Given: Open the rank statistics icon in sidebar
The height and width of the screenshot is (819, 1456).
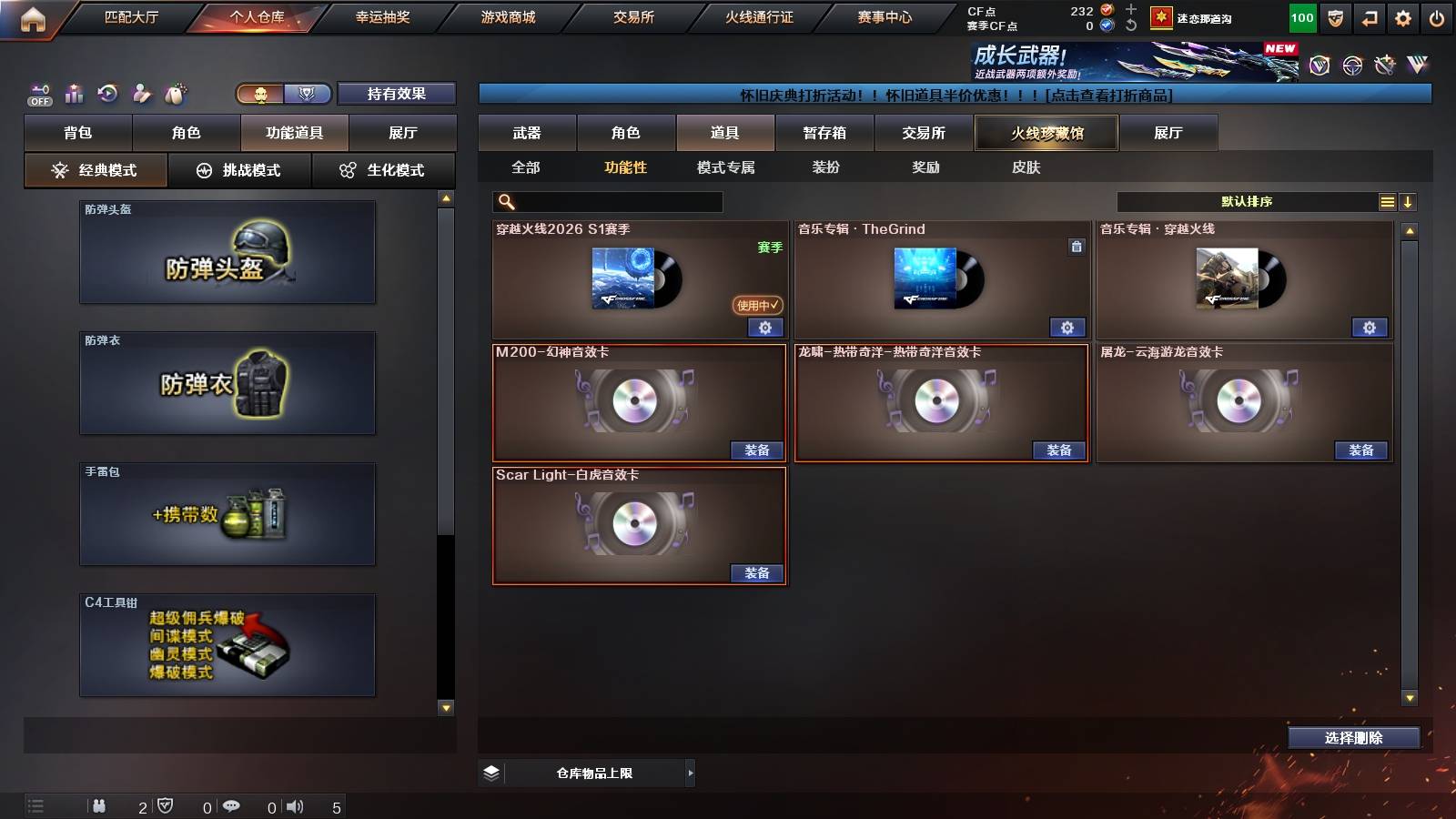Looking at the screenshot, I should [x=74, y=93].
